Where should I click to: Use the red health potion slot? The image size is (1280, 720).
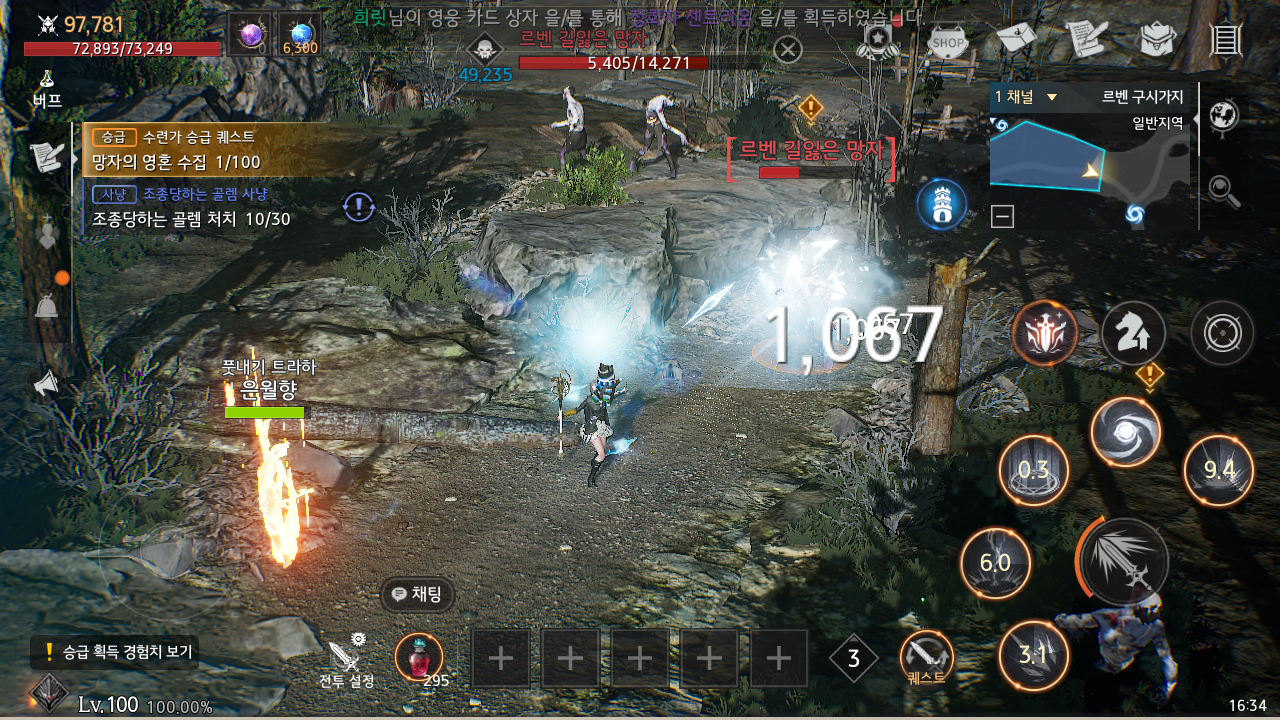[x=418, y=657]
